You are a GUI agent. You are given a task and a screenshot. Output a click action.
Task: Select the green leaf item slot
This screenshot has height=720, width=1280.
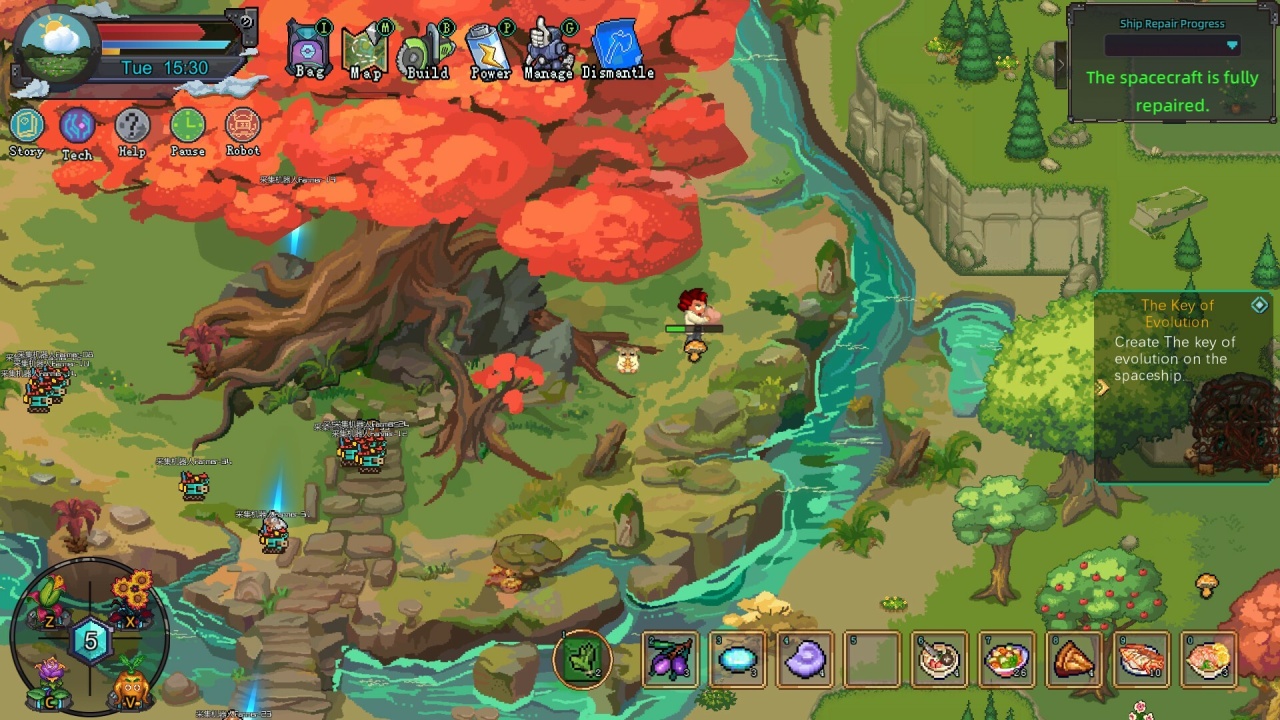pos(583,659)
